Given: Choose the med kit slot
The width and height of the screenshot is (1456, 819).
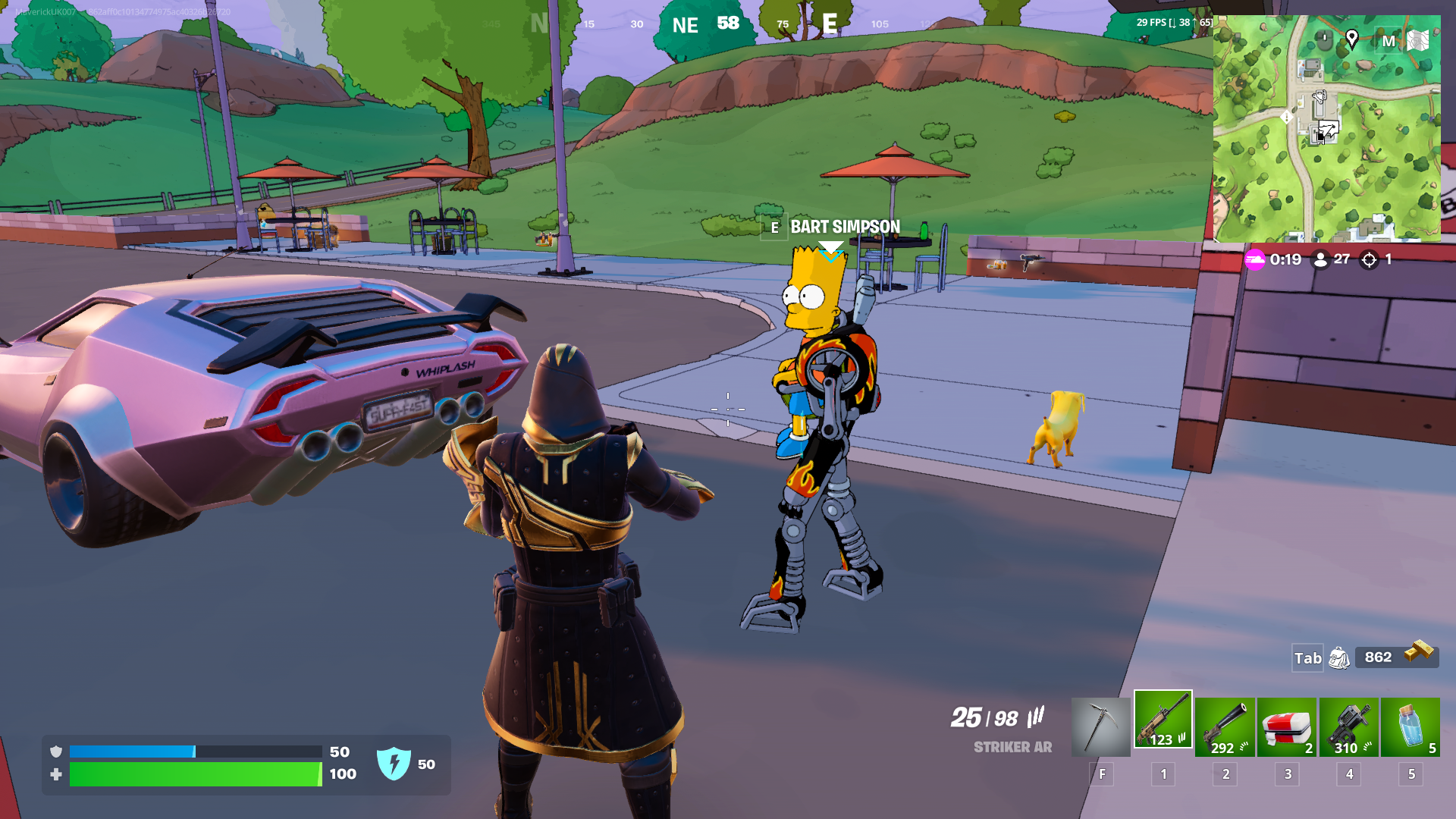Looking at the screenshot, I should pyautogui.click(x=1287, y=726).
